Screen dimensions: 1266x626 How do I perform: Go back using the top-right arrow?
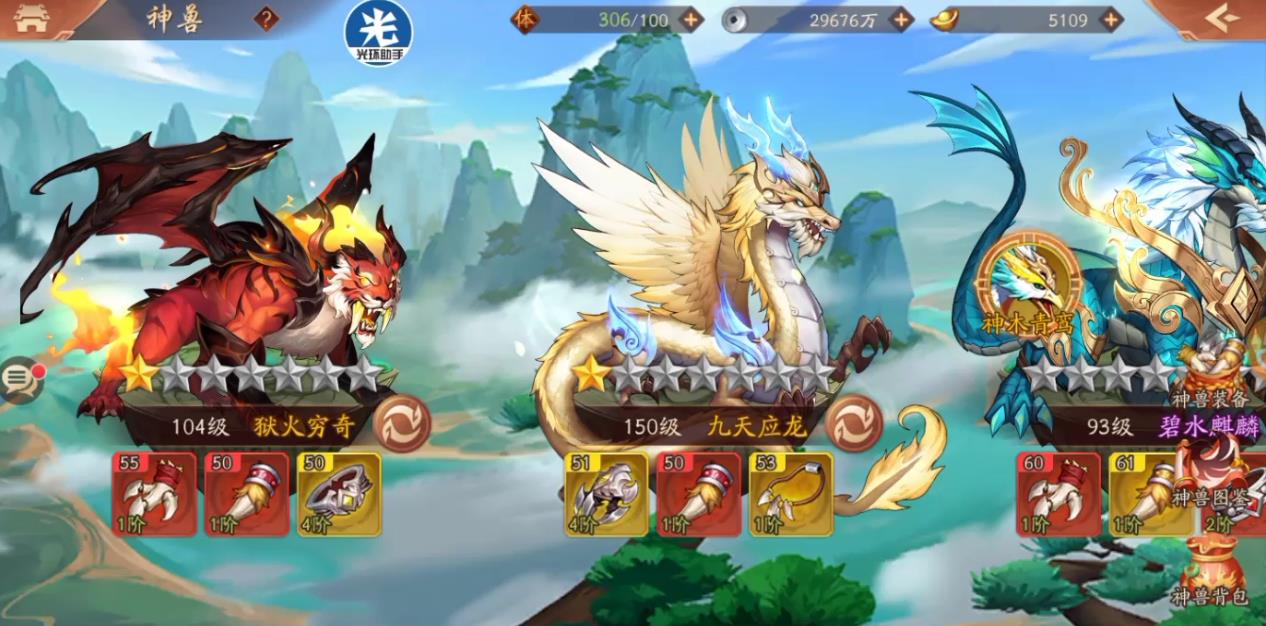[1221, 18]
